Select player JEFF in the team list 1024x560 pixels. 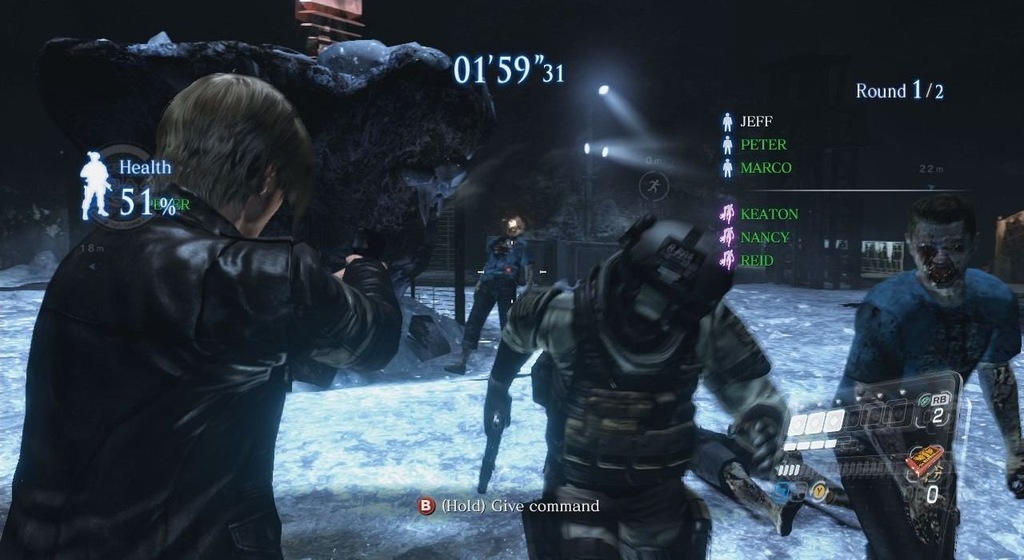pyautogui.click(x=755, y=122)
